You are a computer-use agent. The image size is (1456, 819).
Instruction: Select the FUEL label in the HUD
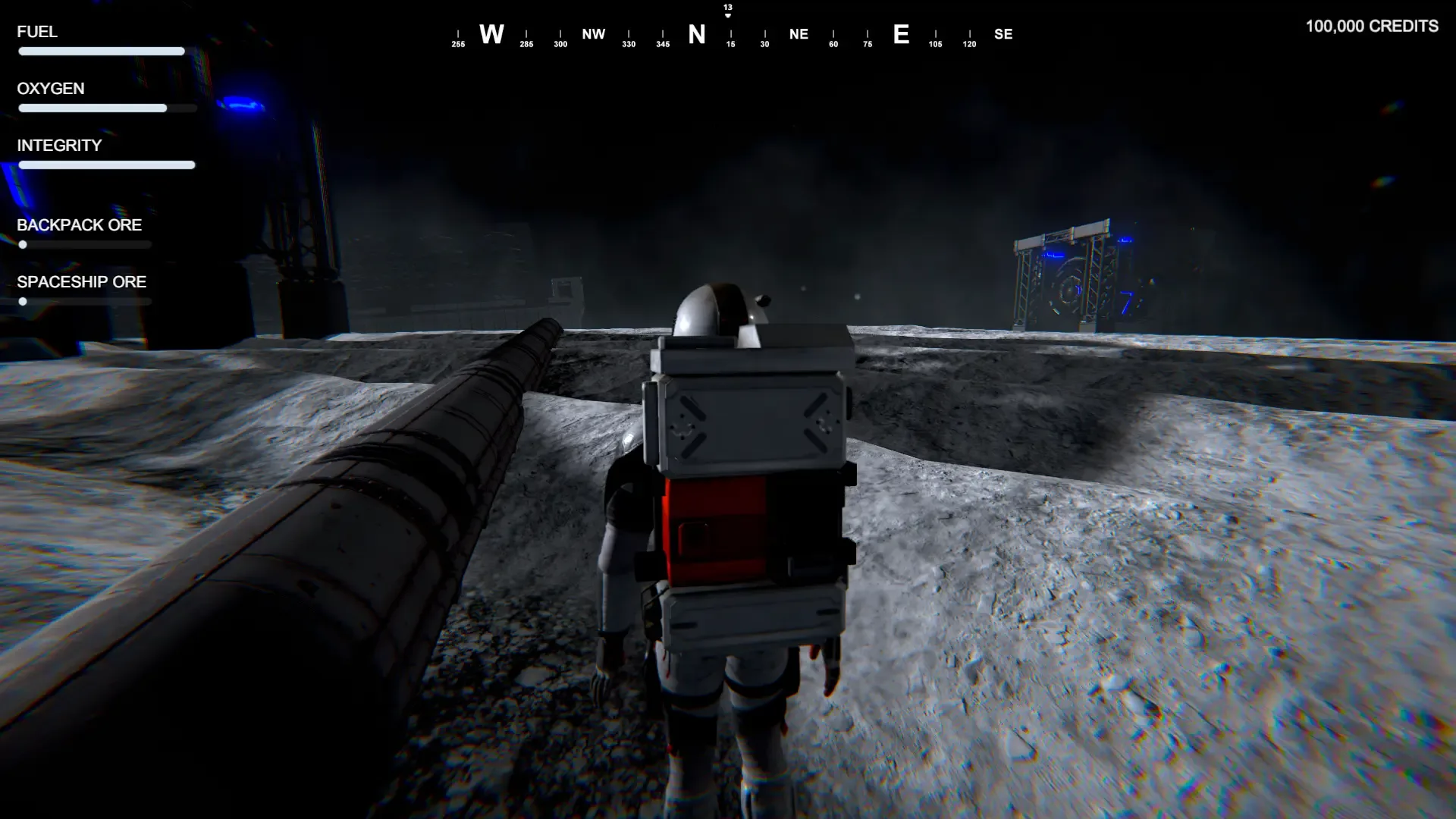36,32
